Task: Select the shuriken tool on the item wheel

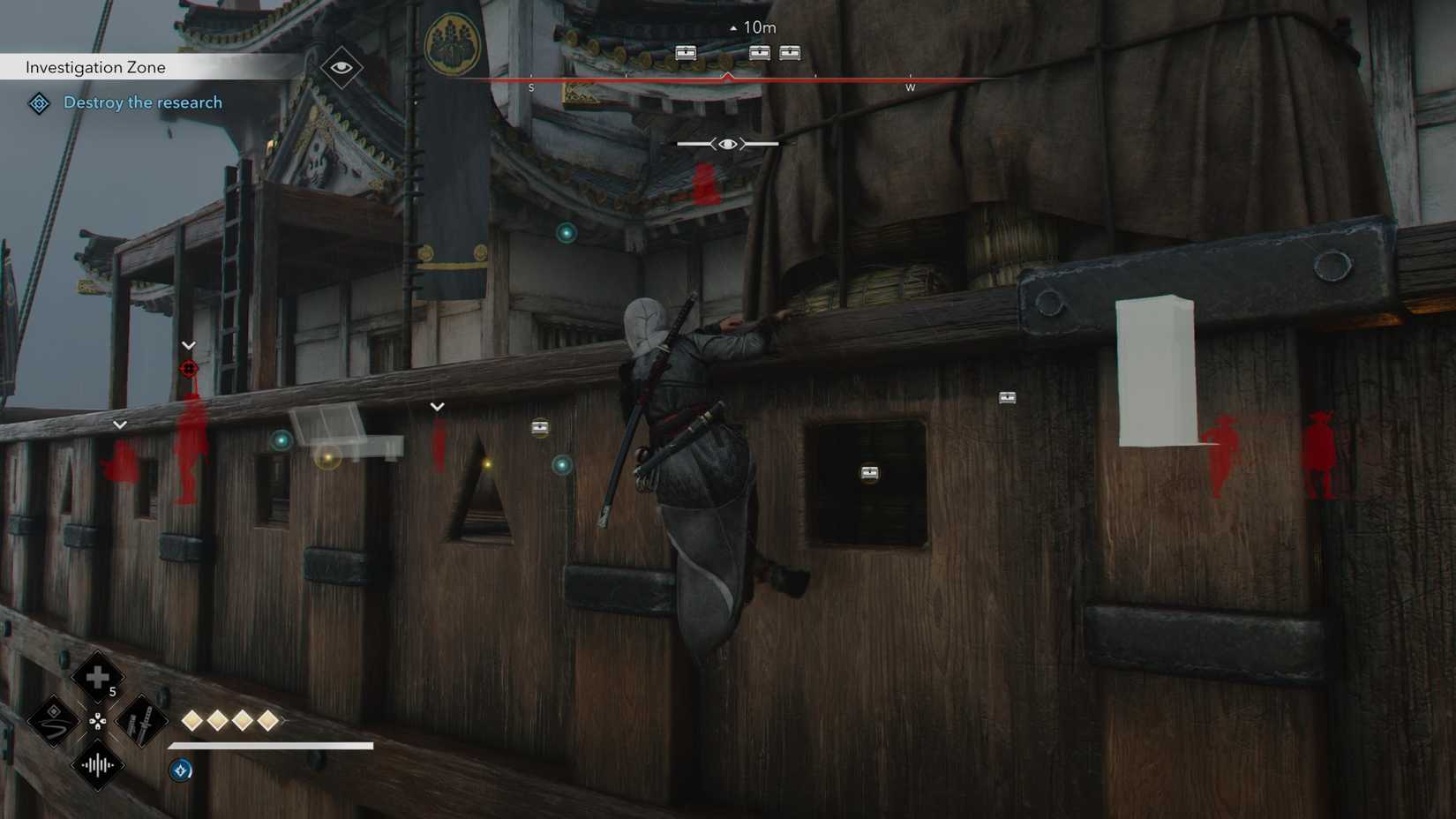Action: (55, 720)
